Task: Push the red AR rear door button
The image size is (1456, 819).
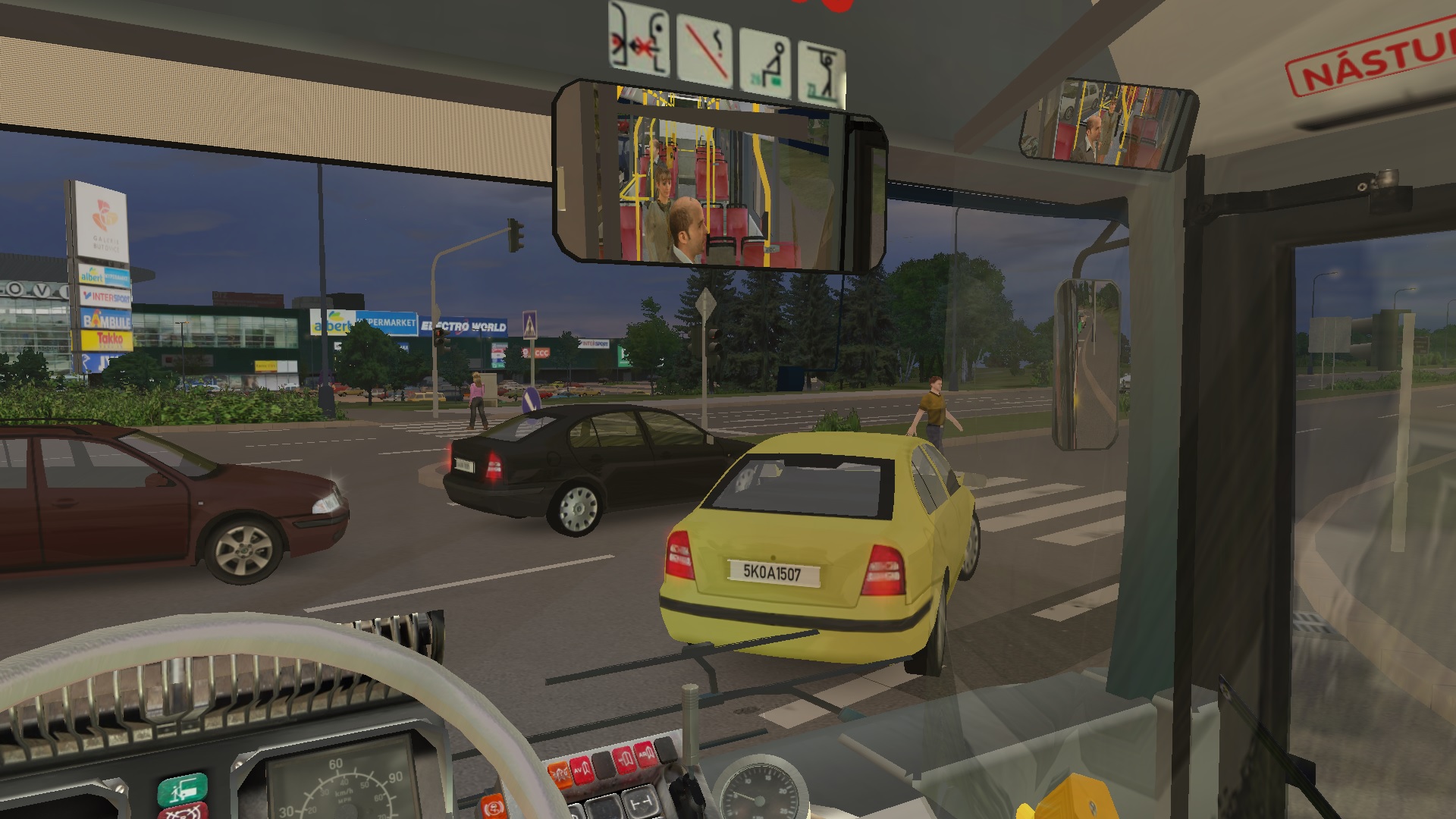Action: point(647,754)
